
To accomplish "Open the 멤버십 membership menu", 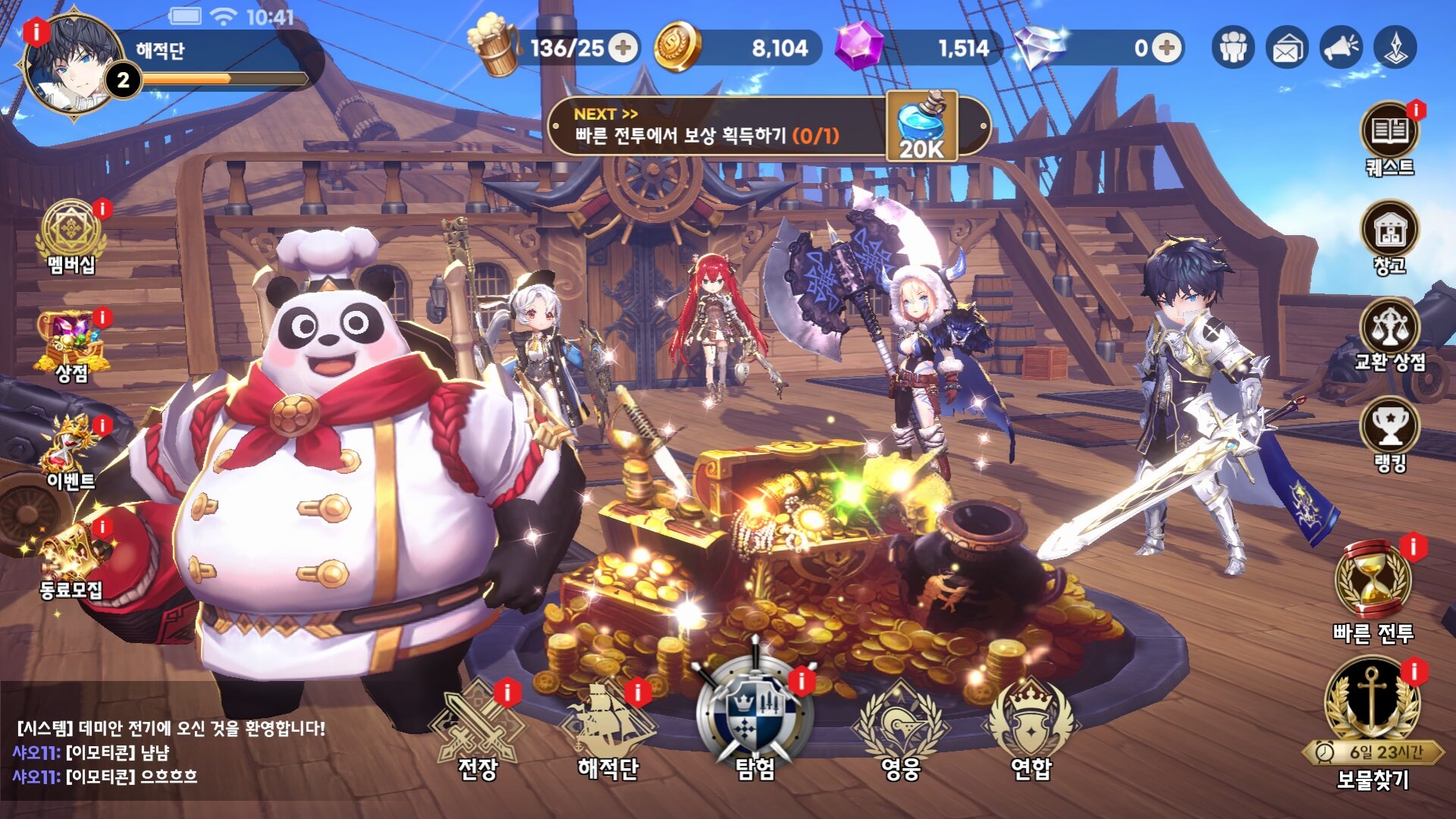I will click(x=71, y=235).
